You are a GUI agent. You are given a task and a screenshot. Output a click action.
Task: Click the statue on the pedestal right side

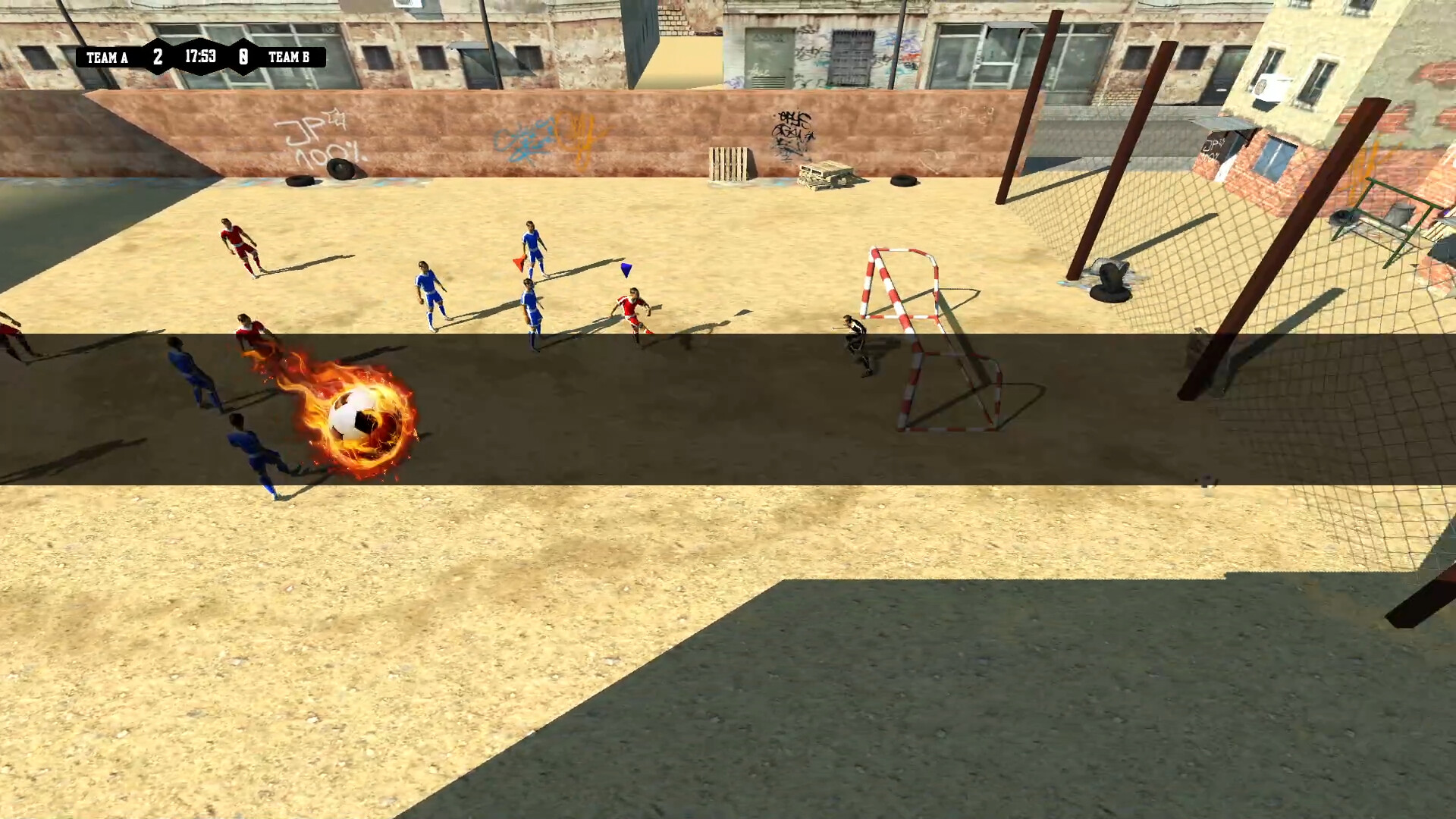1109,277
